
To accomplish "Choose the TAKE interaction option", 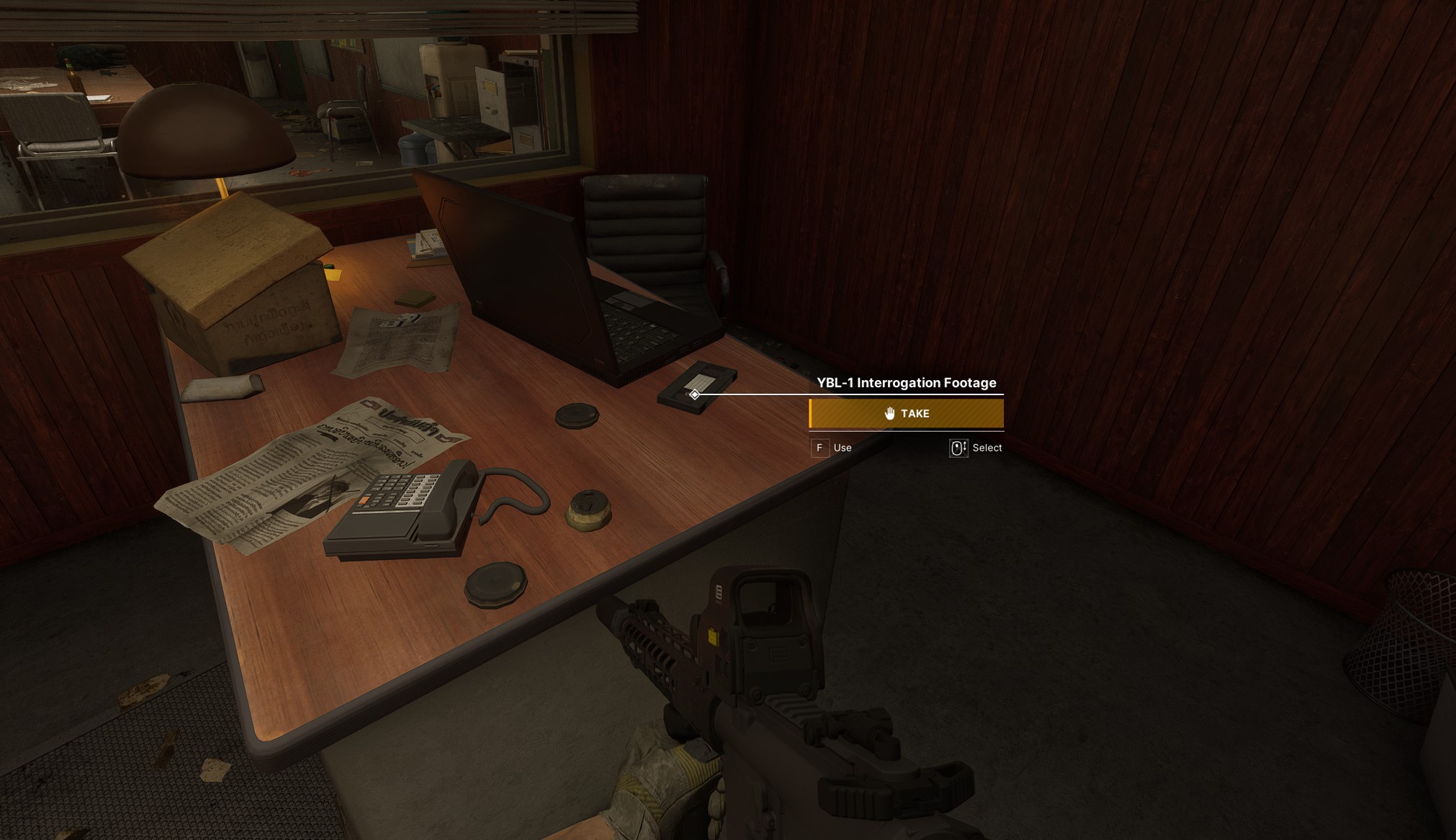I will 906,413.
